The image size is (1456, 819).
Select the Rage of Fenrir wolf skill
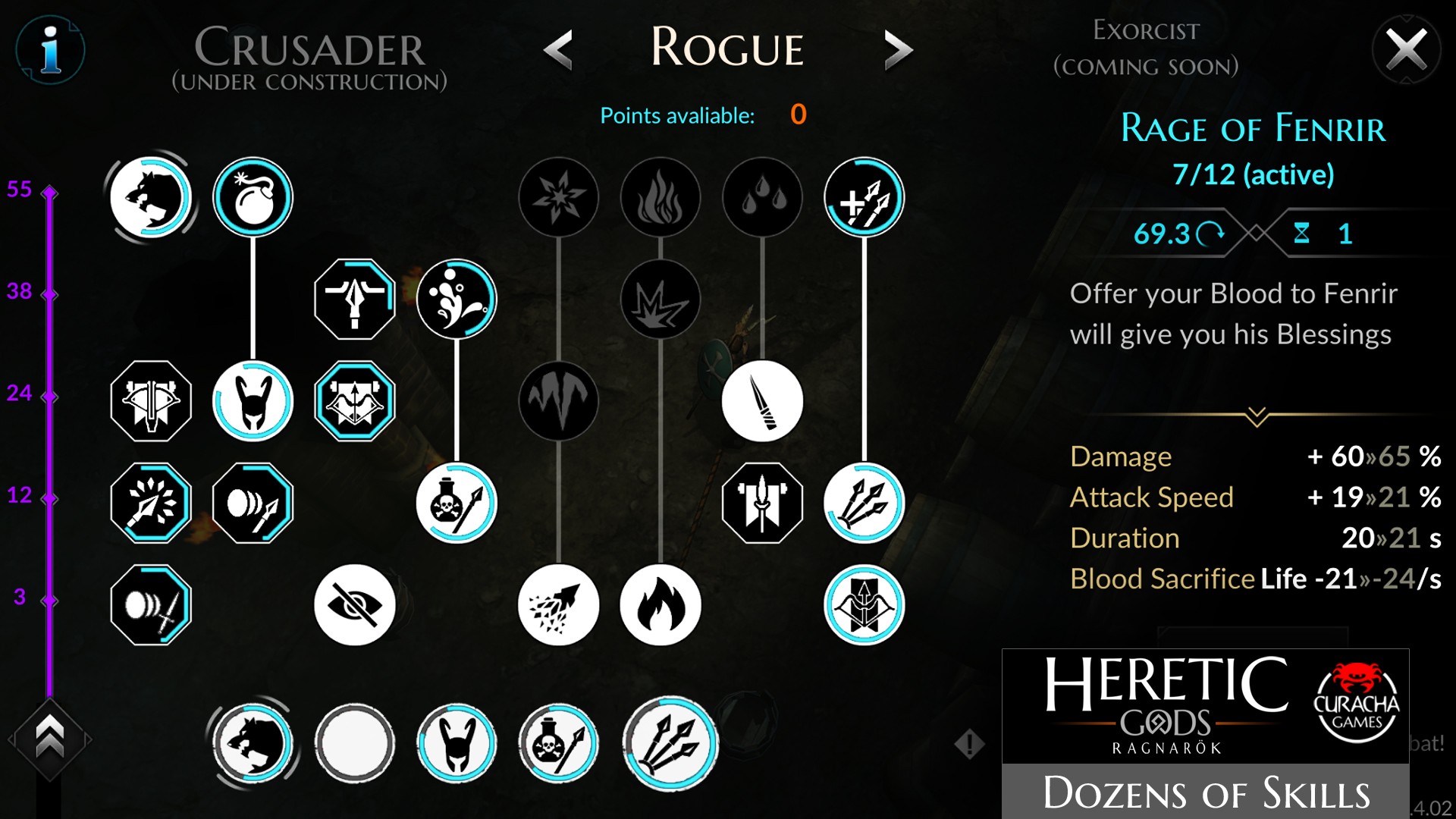coord(151,197)
